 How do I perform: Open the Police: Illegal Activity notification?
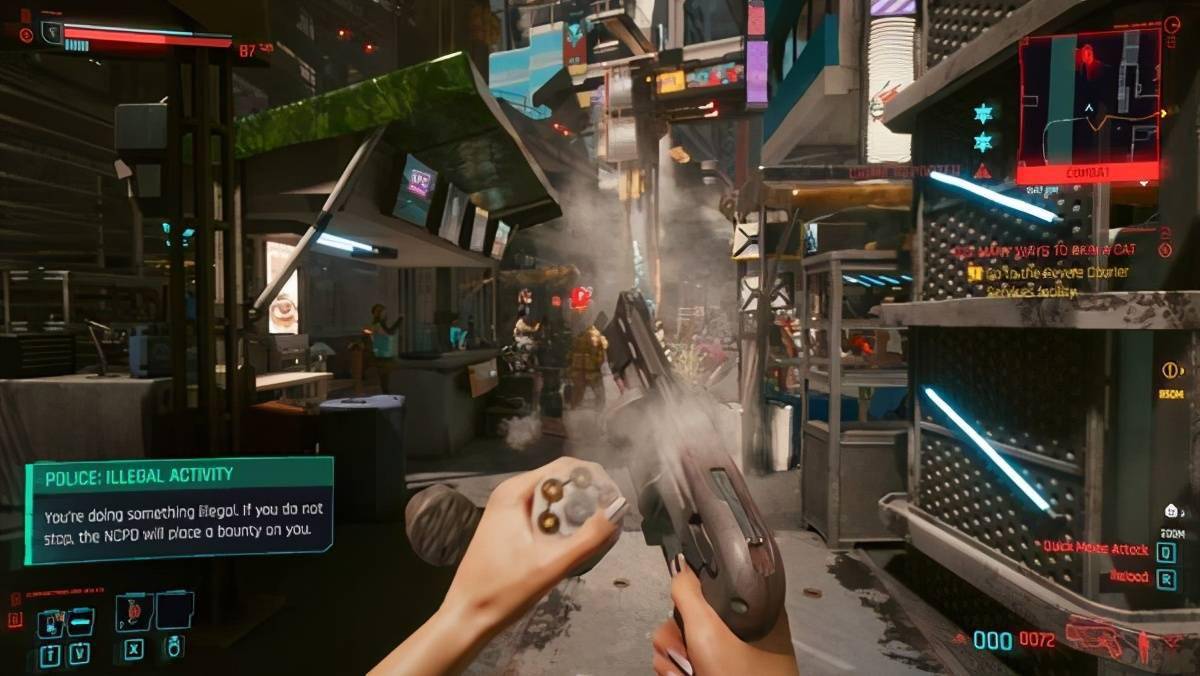[x=179, y=510]
